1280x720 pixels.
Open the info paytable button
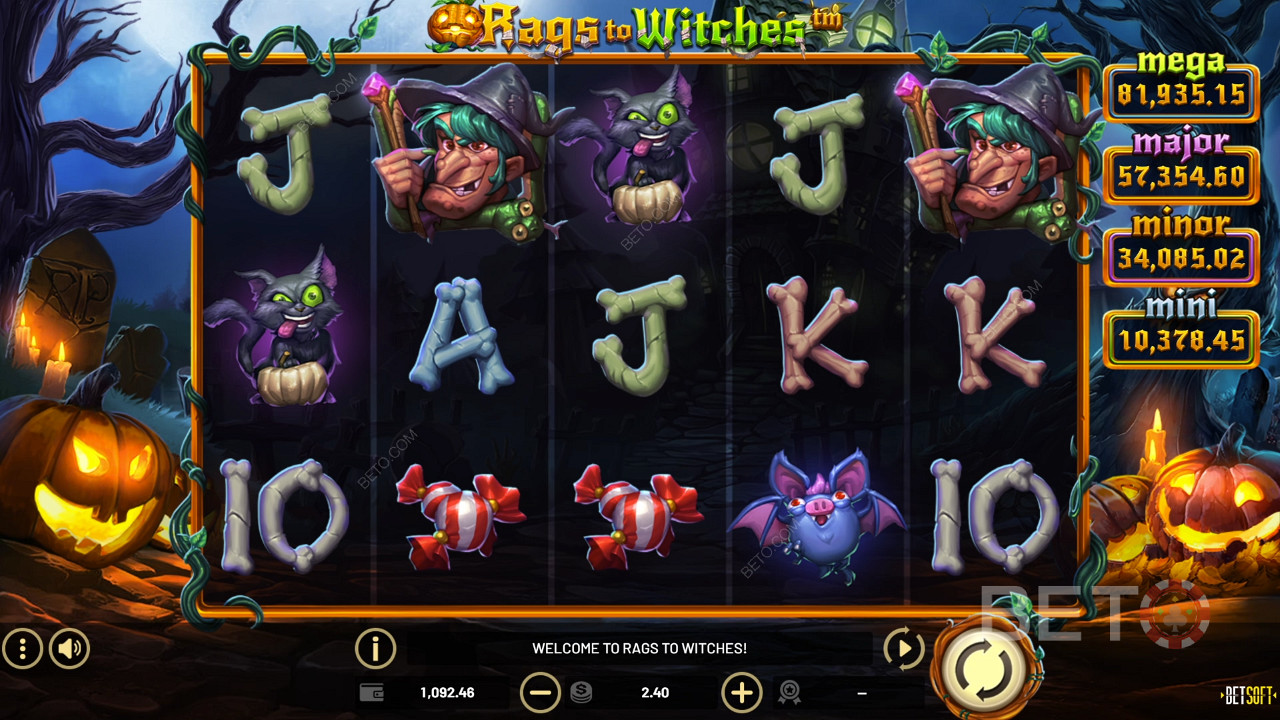tap(375, 649)
